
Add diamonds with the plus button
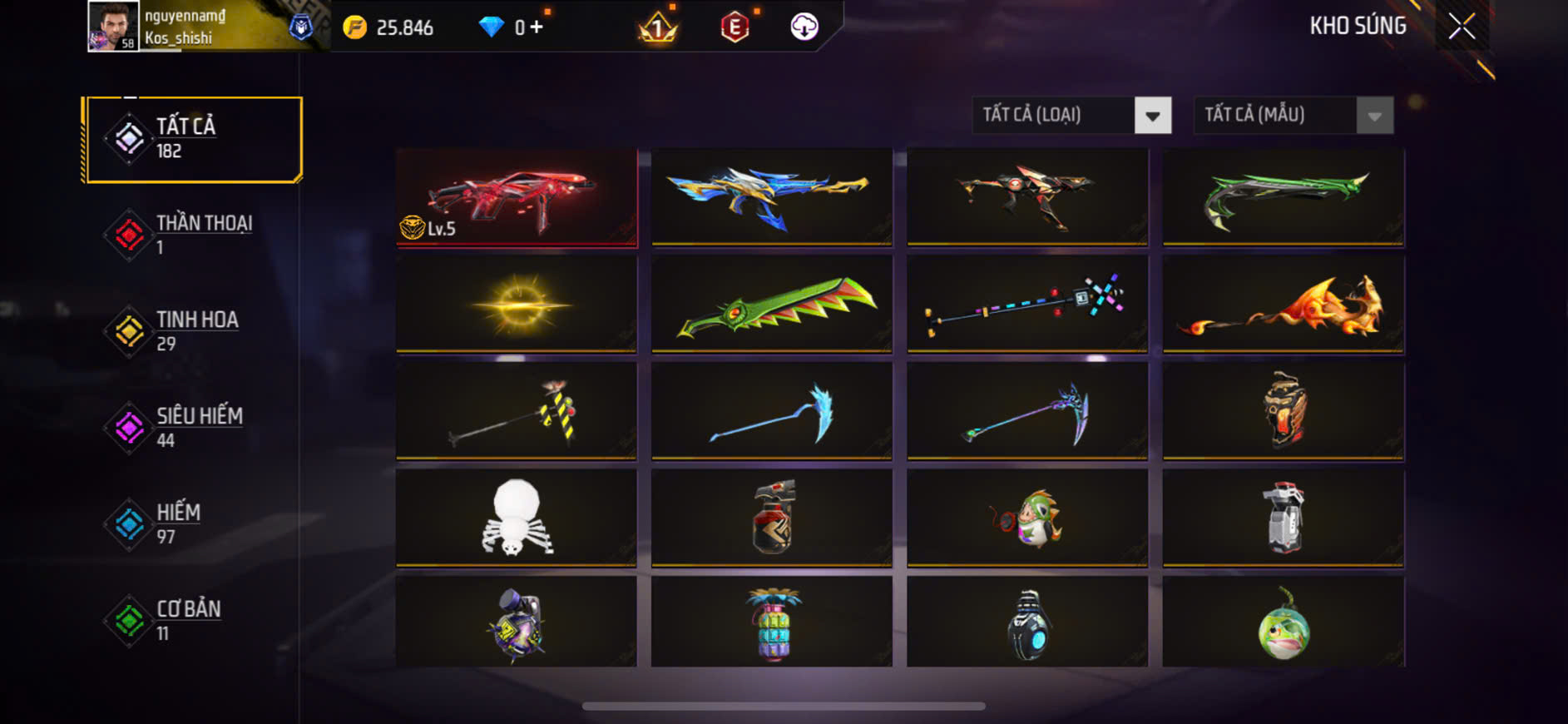click(537, 27)
